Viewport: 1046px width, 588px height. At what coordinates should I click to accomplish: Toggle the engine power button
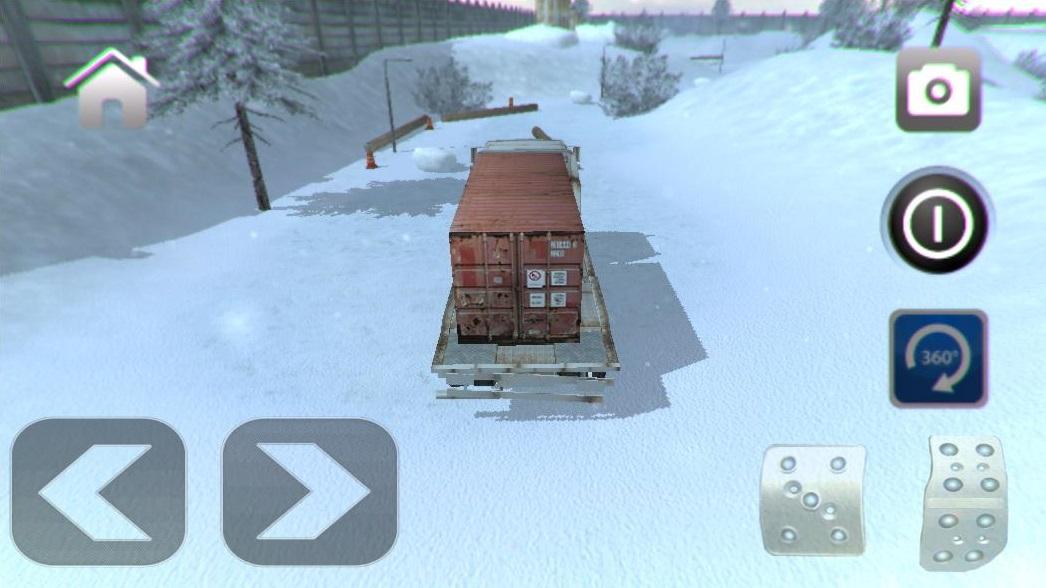coord(937,221)
